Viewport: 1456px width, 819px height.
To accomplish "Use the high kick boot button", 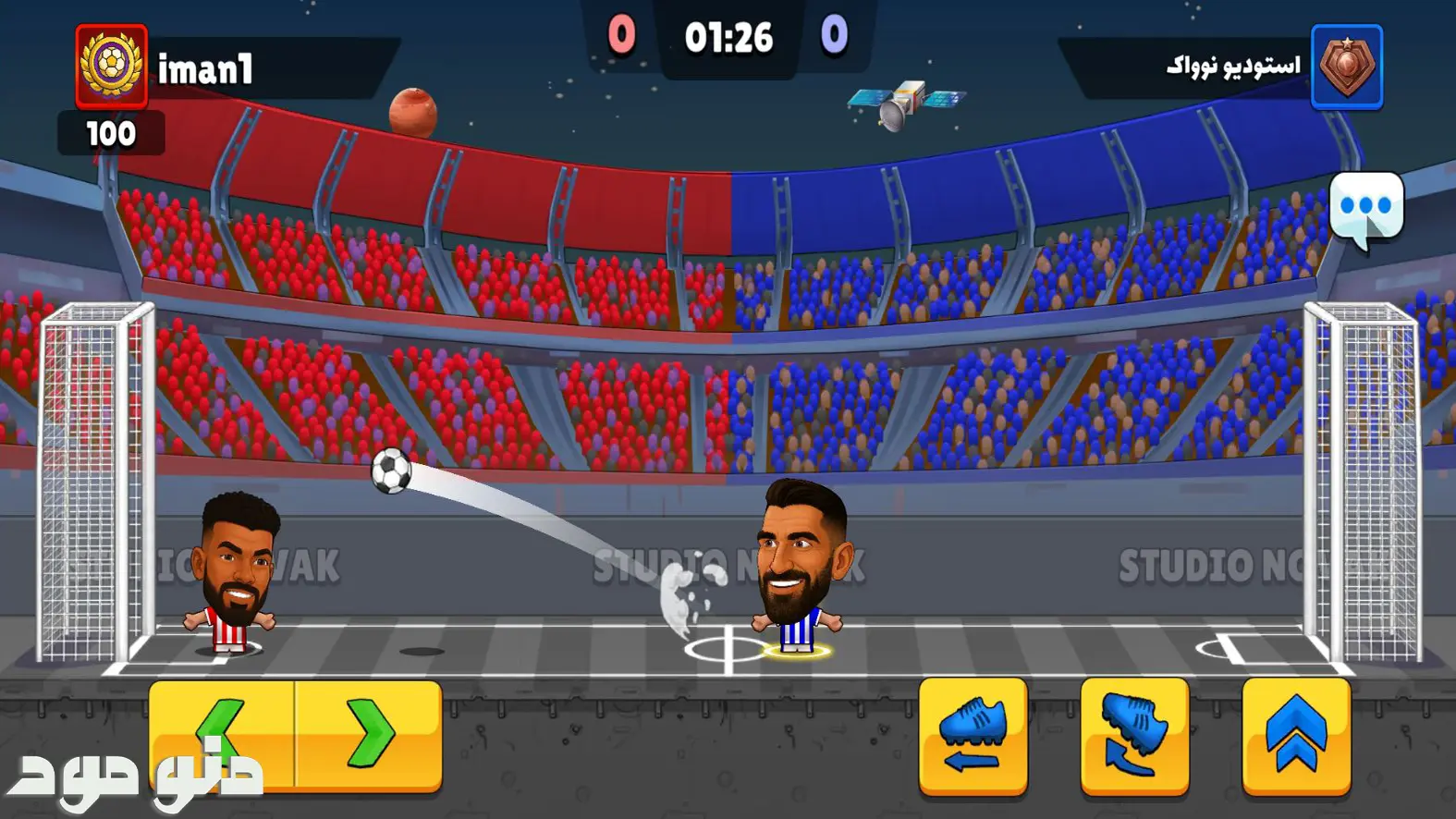I will 1134,736.
